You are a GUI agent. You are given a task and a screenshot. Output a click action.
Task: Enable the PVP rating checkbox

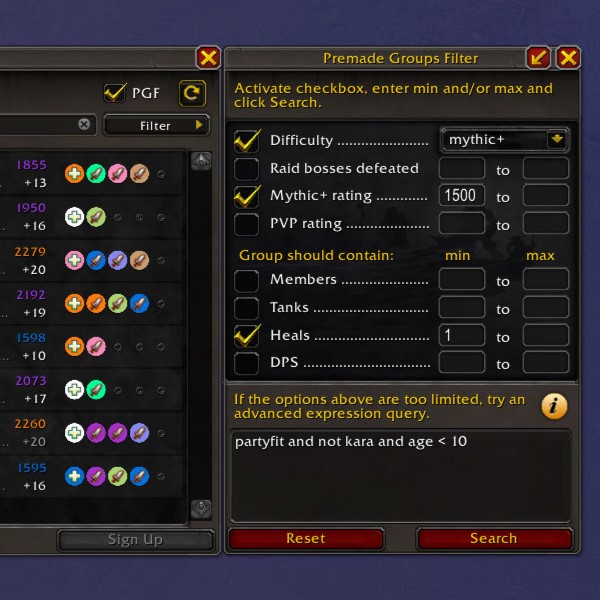[x=246, y=224]
